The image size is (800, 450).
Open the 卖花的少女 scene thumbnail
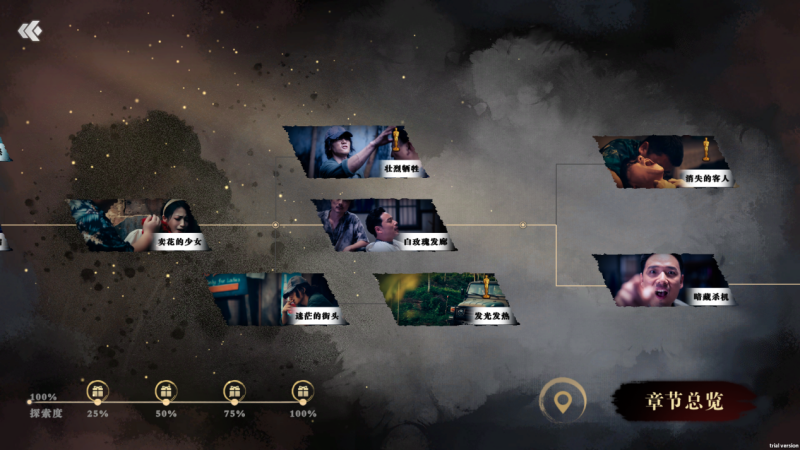coord(138,225)
